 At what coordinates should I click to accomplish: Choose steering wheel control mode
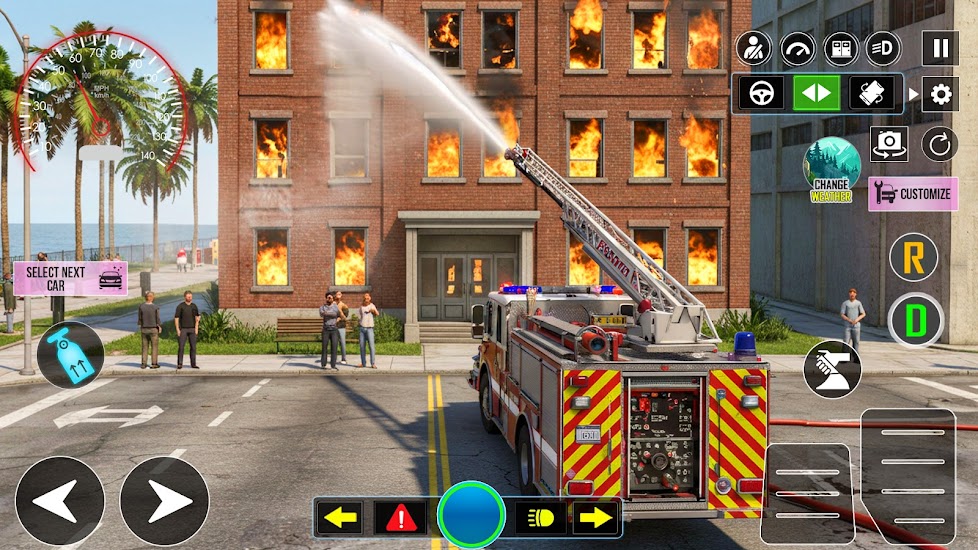click(x=762, y=93)
